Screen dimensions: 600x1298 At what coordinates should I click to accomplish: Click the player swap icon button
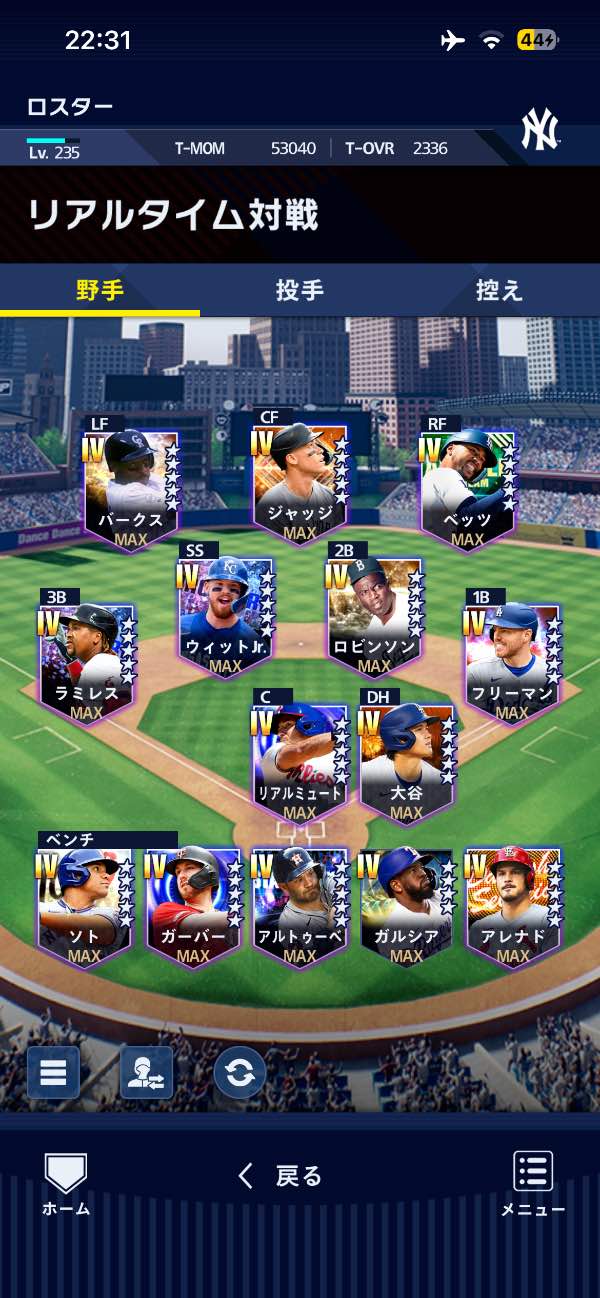pos(146,1072)
